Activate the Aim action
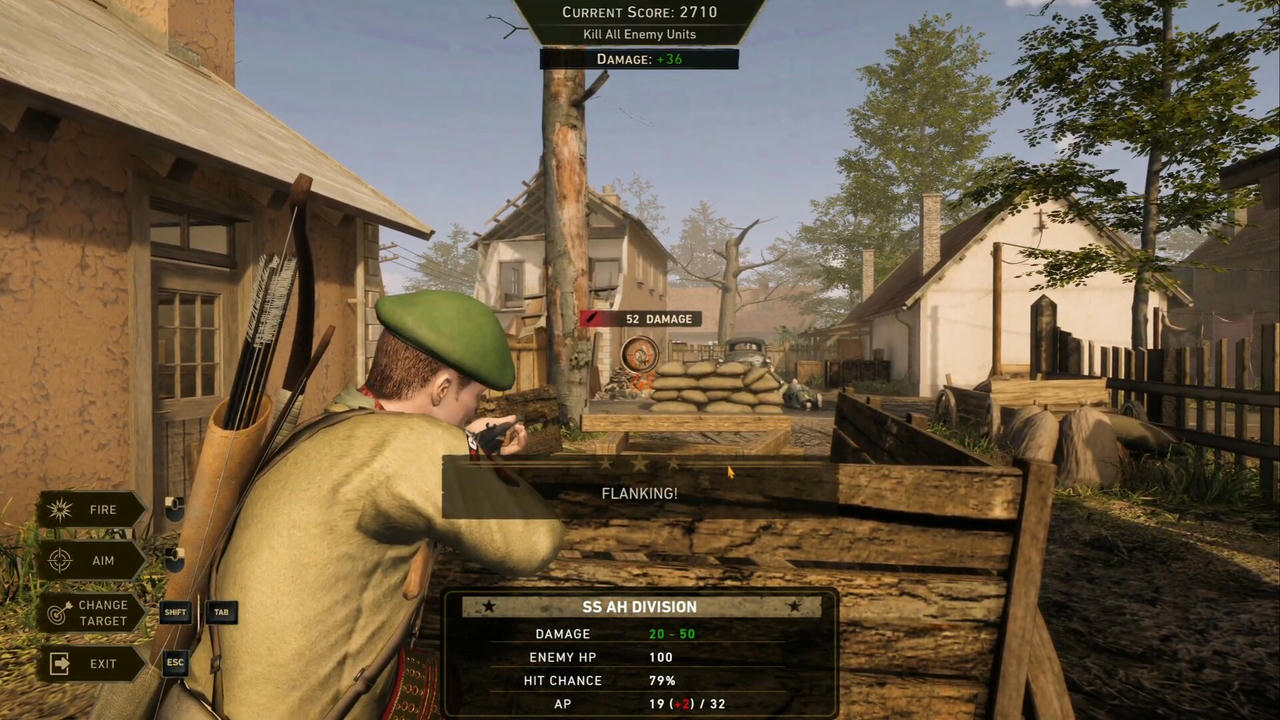The height and width of the screenshot is (720, 1280). 91,561
